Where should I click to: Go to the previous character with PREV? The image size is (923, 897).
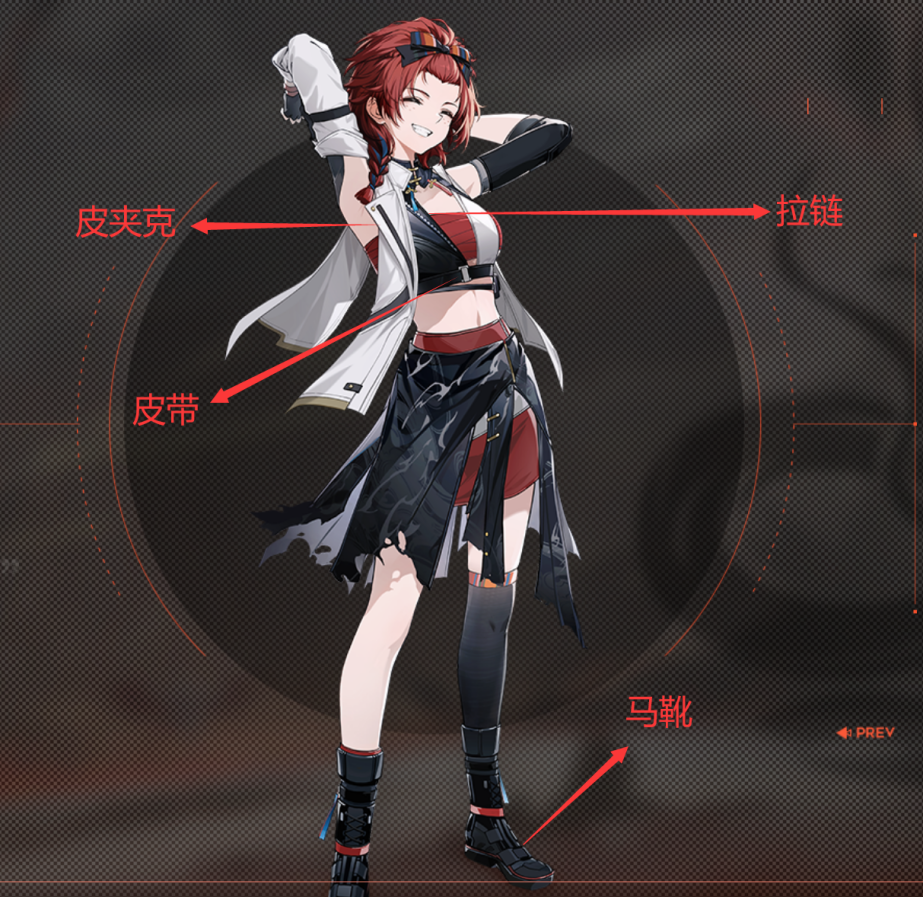click(867, 733)
